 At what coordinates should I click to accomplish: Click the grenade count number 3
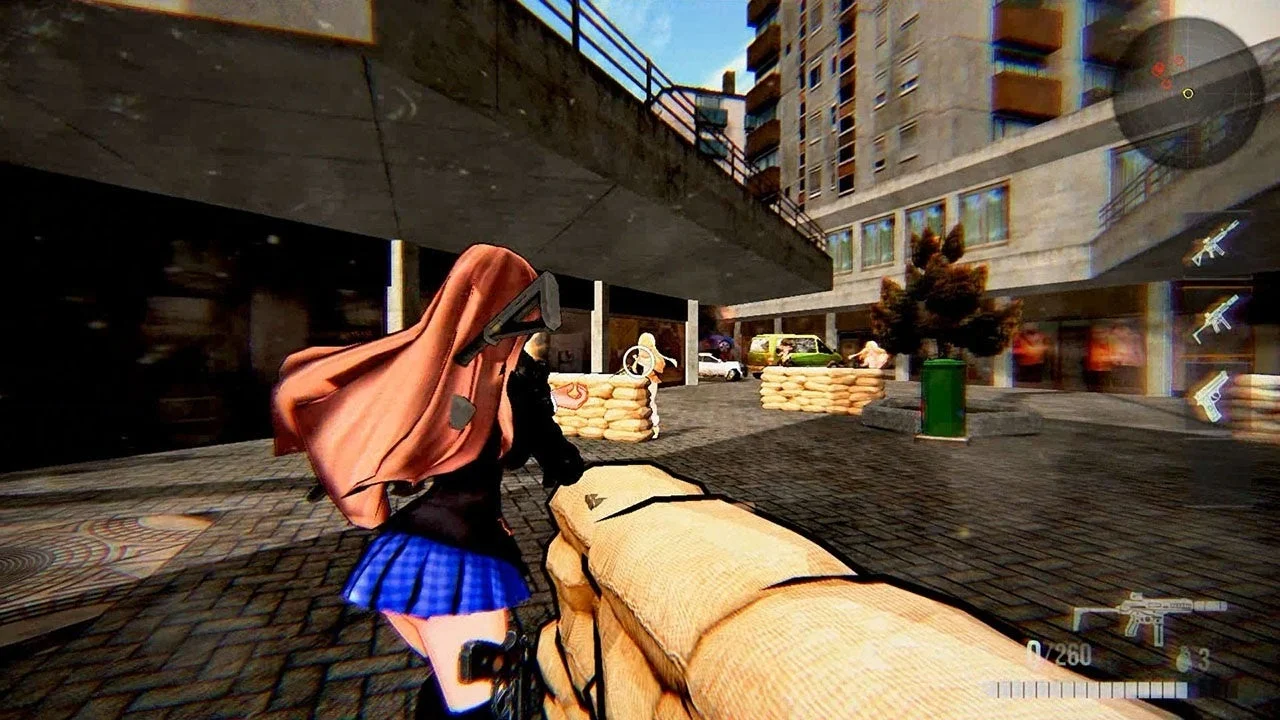tap(1203, 657)
